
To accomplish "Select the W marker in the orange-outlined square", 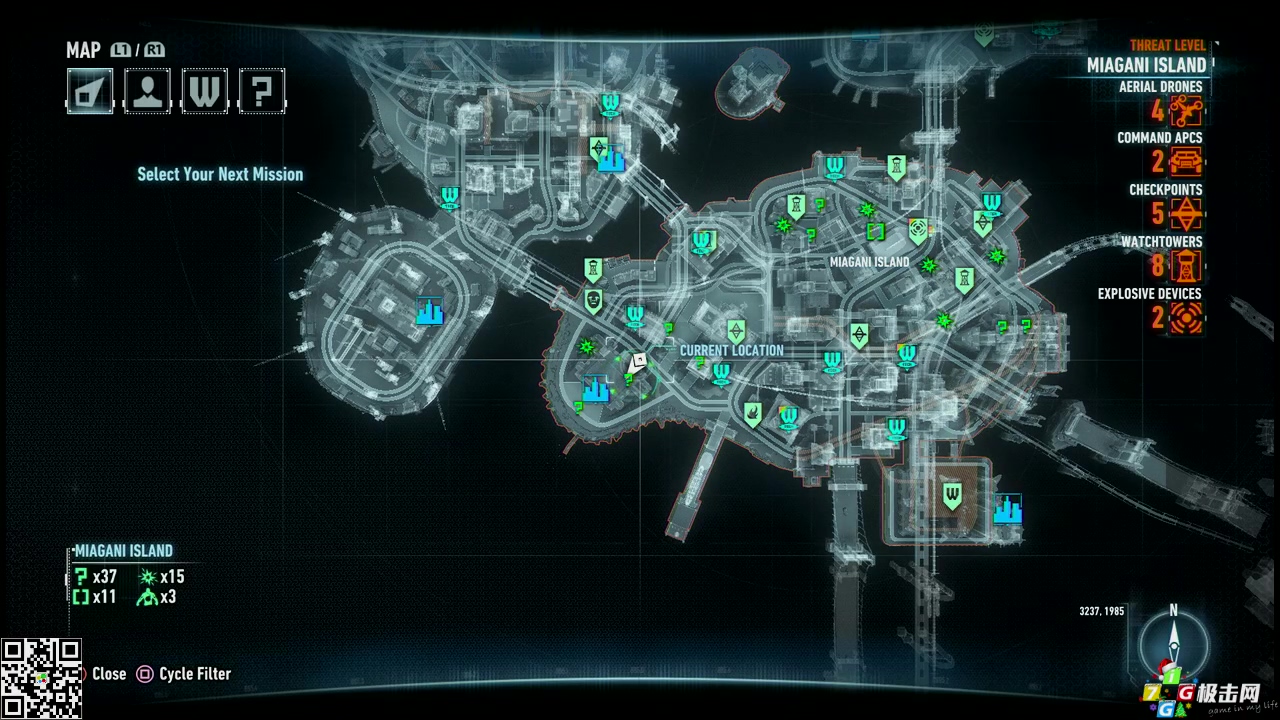I will [x=952, y=493].
